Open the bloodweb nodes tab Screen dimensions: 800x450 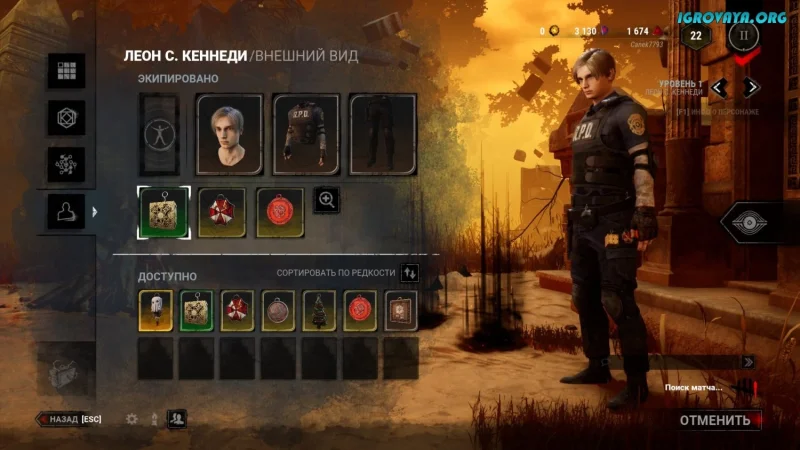[67, 165]
